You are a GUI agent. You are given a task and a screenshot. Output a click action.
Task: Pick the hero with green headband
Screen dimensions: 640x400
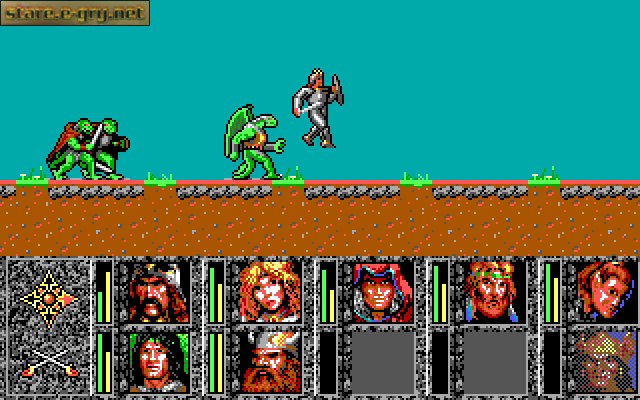pos(494,291)
